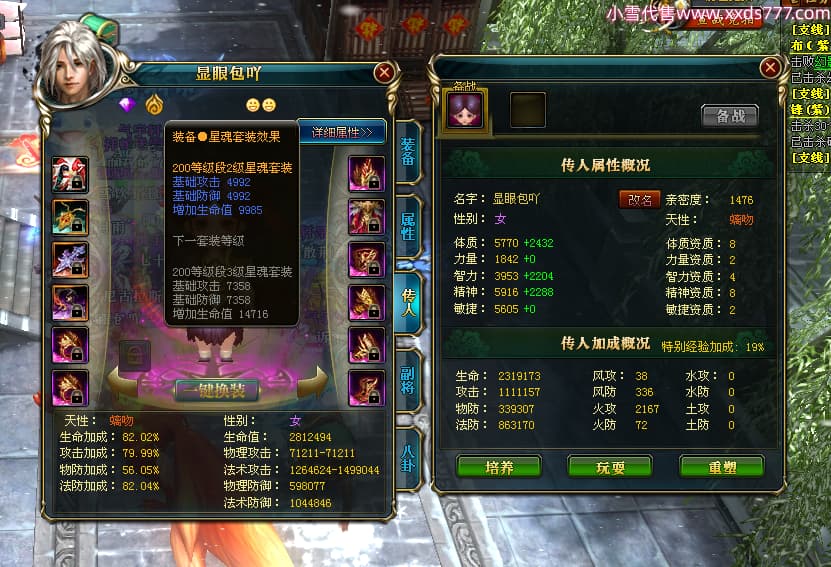The image size is (831, 567).
Task: Click the 一键换装 quick outfit button
Action: 217,389
